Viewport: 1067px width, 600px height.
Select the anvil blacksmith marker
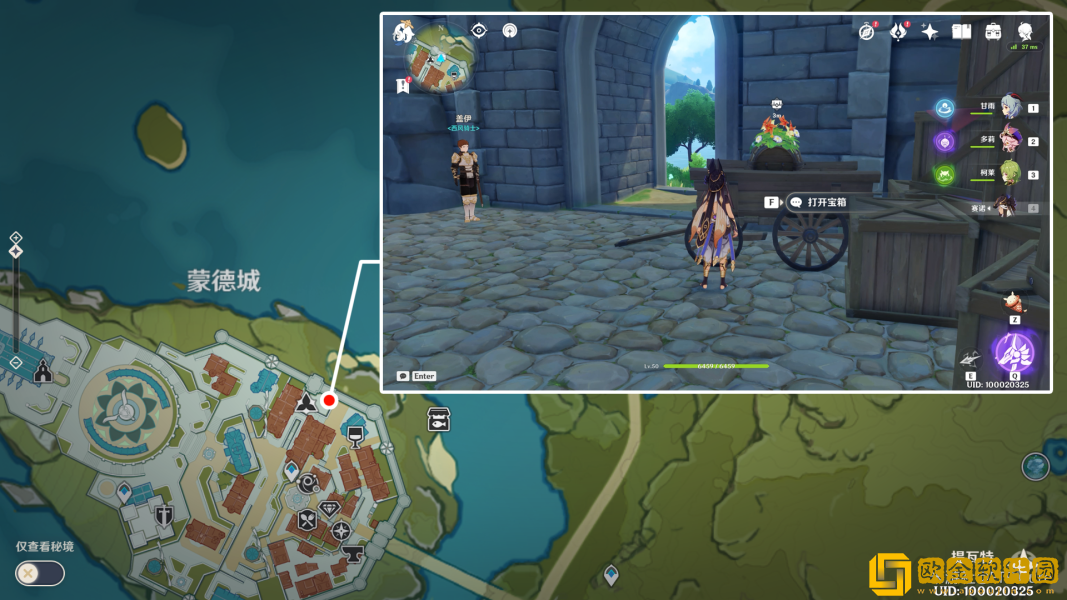point(352,551)
